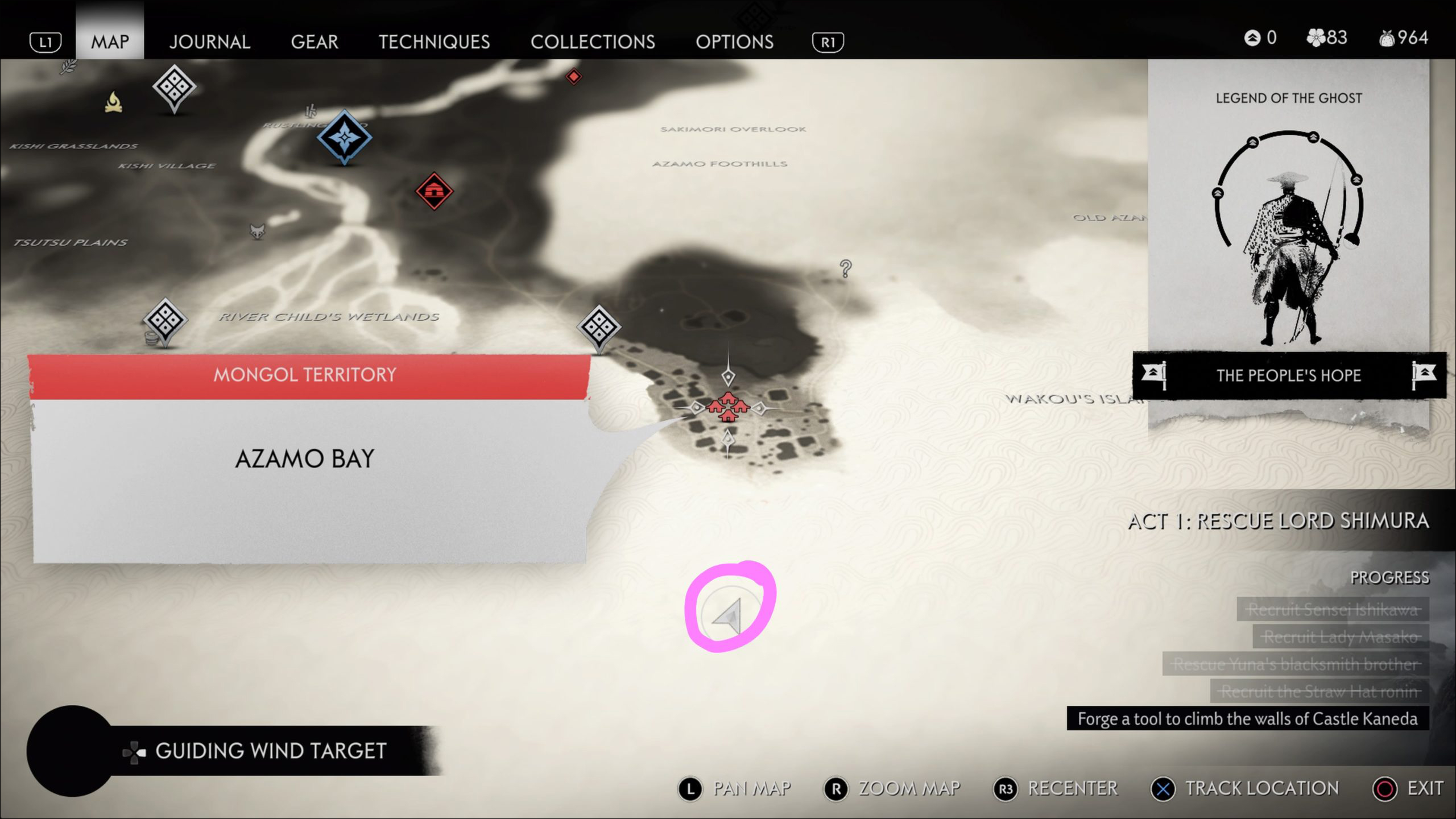Select the Map tab
The width and height of the screenshot is (1456, 819).
(x=110, y=42)
